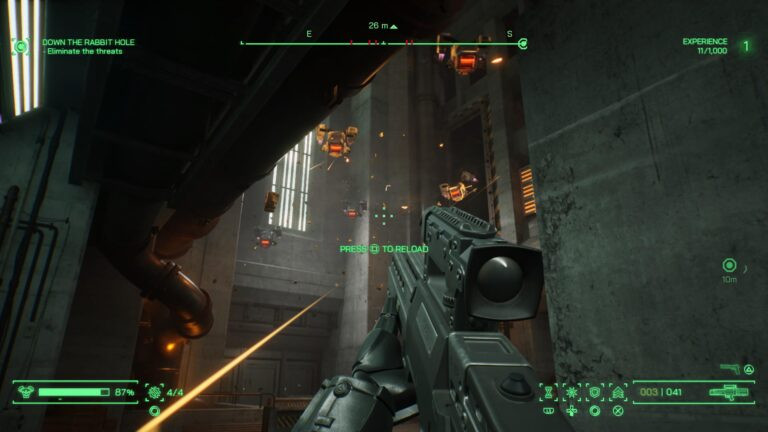Click the quest marker icon beside the objective
Image resolution: width=768 pixels, height=432 pixels.
click(20, 45)
